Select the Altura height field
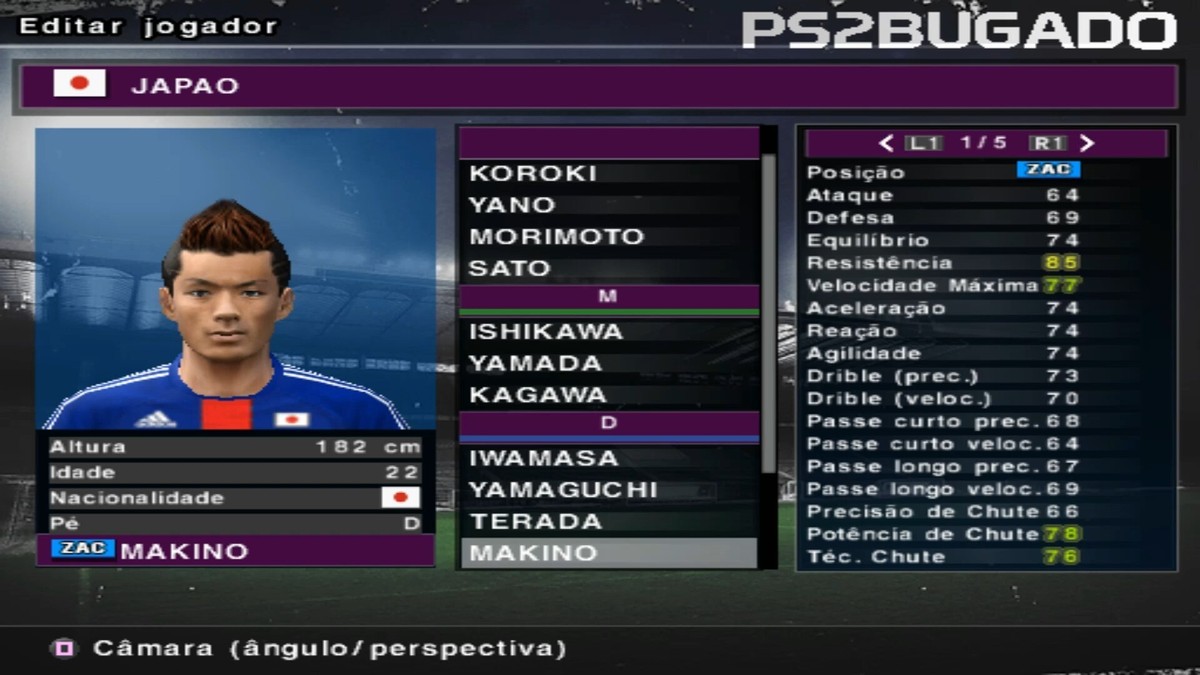Image resolution: width=1200 pixels, height=675 pixels. (x=236, y=447)
